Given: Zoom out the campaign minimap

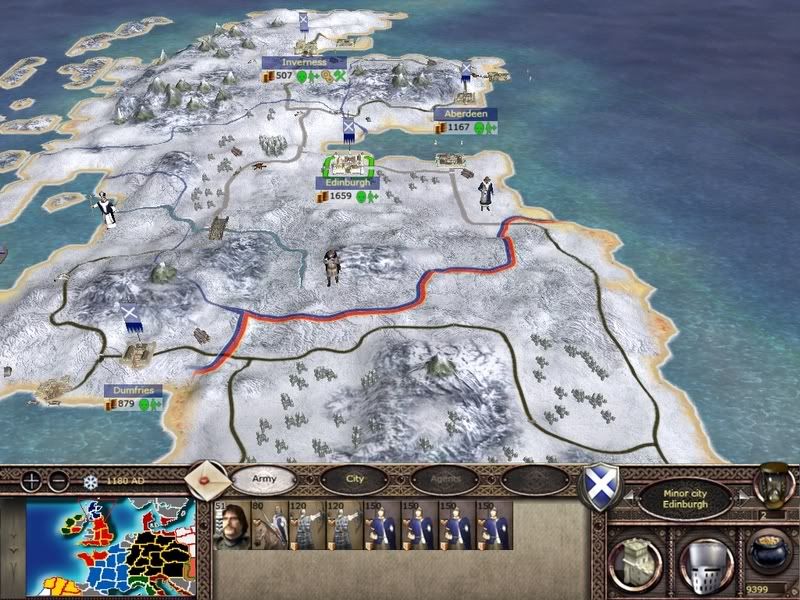Looking at the screenshot, I should pos(57,480).
